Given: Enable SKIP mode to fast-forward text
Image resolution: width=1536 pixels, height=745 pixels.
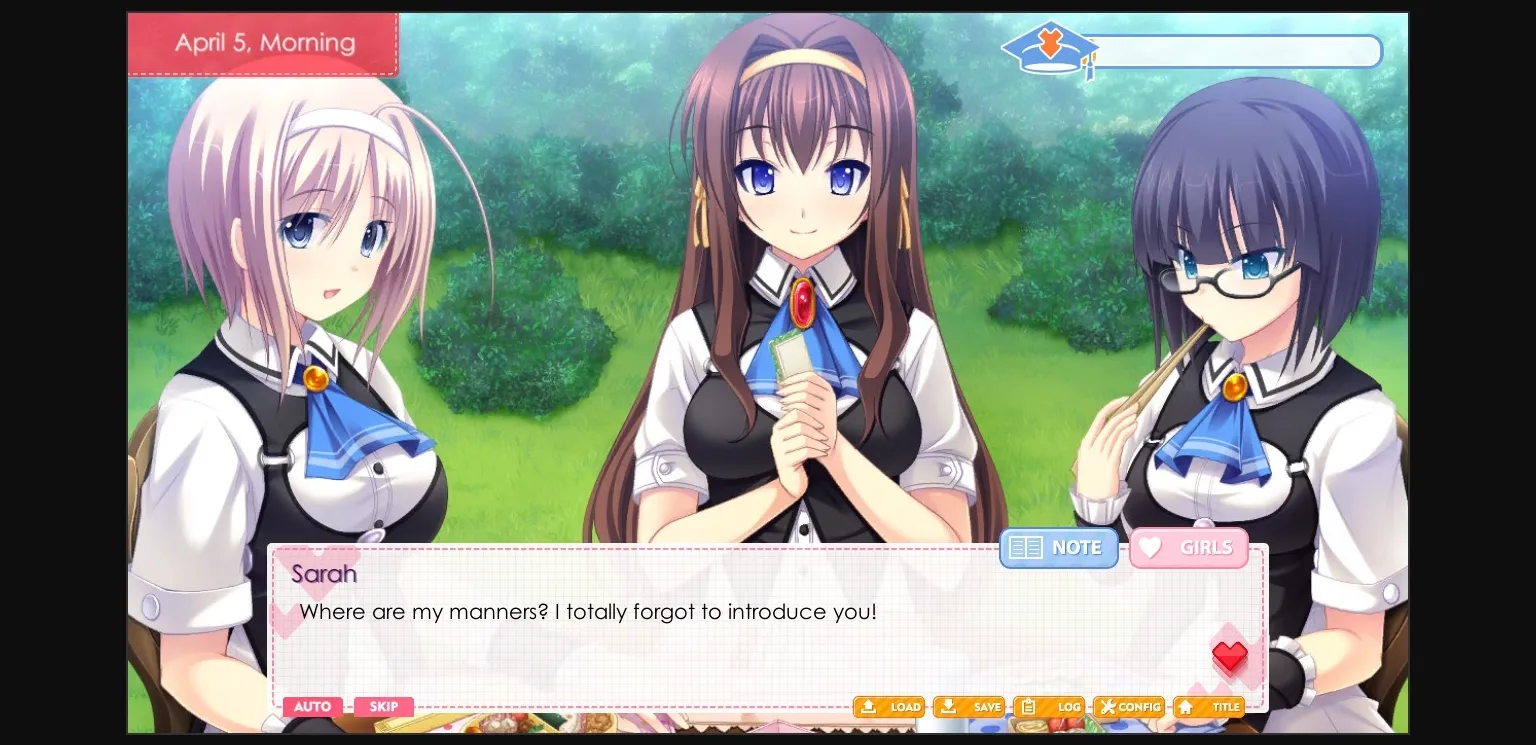Looking at the screenshot, I should click(x=384, y=707).
